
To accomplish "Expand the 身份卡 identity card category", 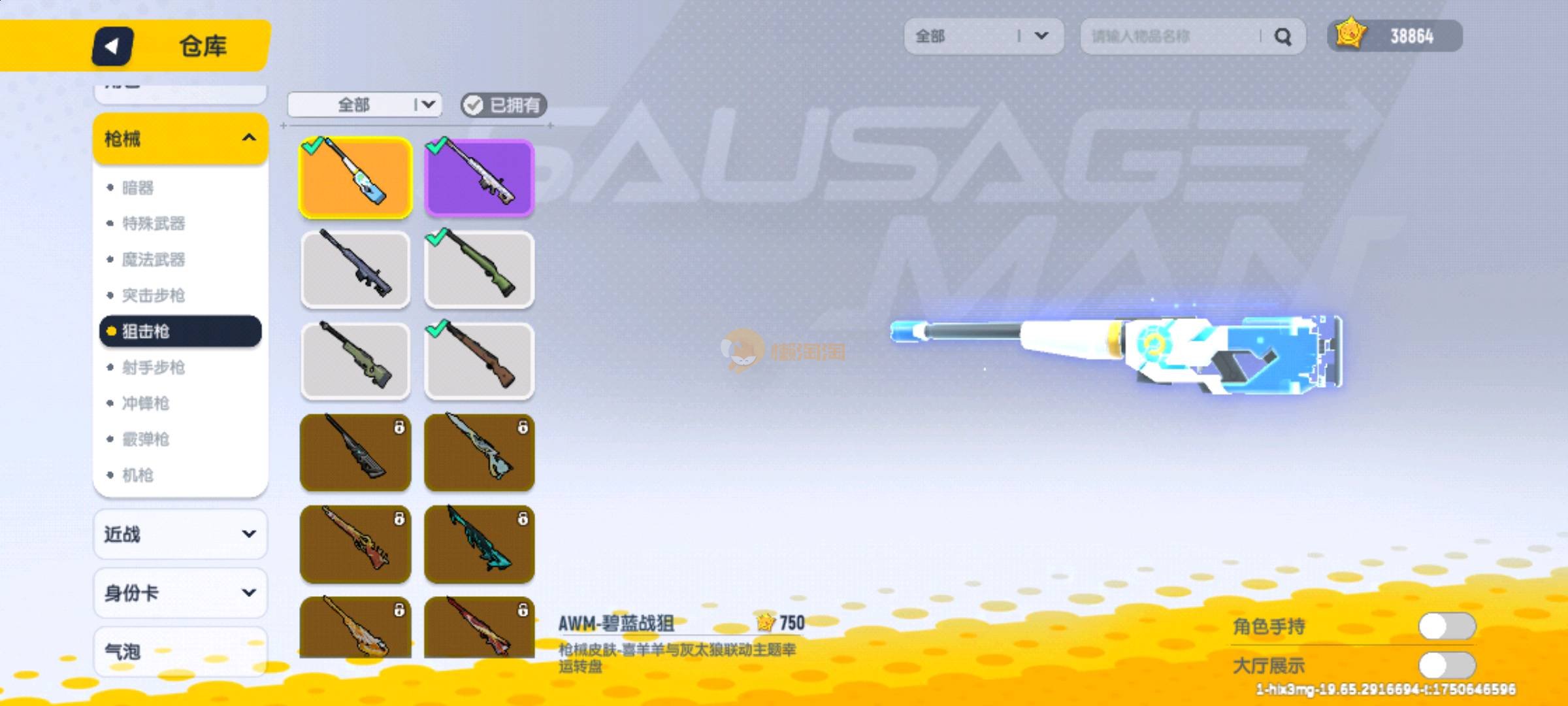I will pyautogui.click(x=180, y=593).
